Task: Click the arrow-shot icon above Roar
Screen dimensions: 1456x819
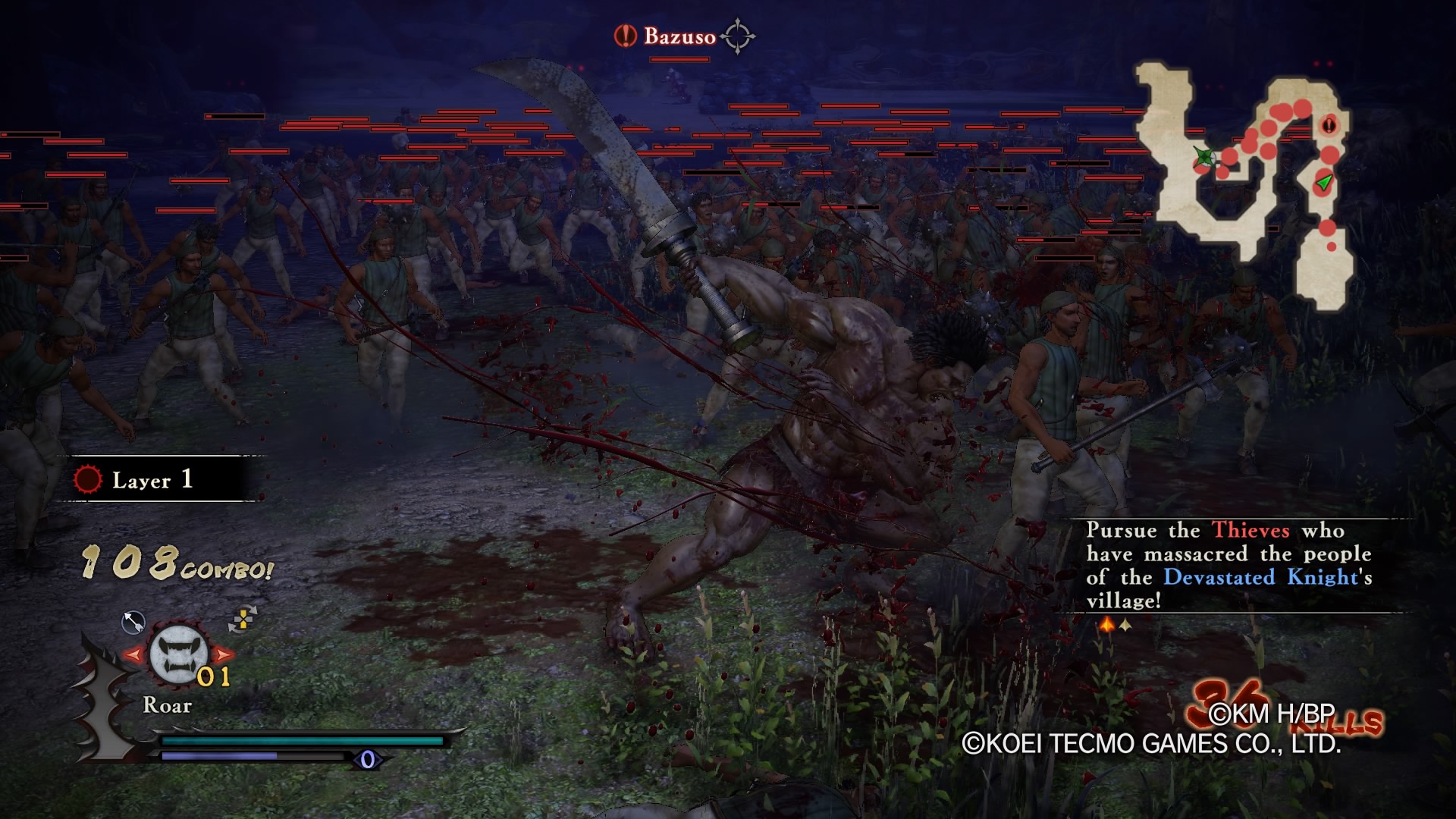Action: [133, 623]
